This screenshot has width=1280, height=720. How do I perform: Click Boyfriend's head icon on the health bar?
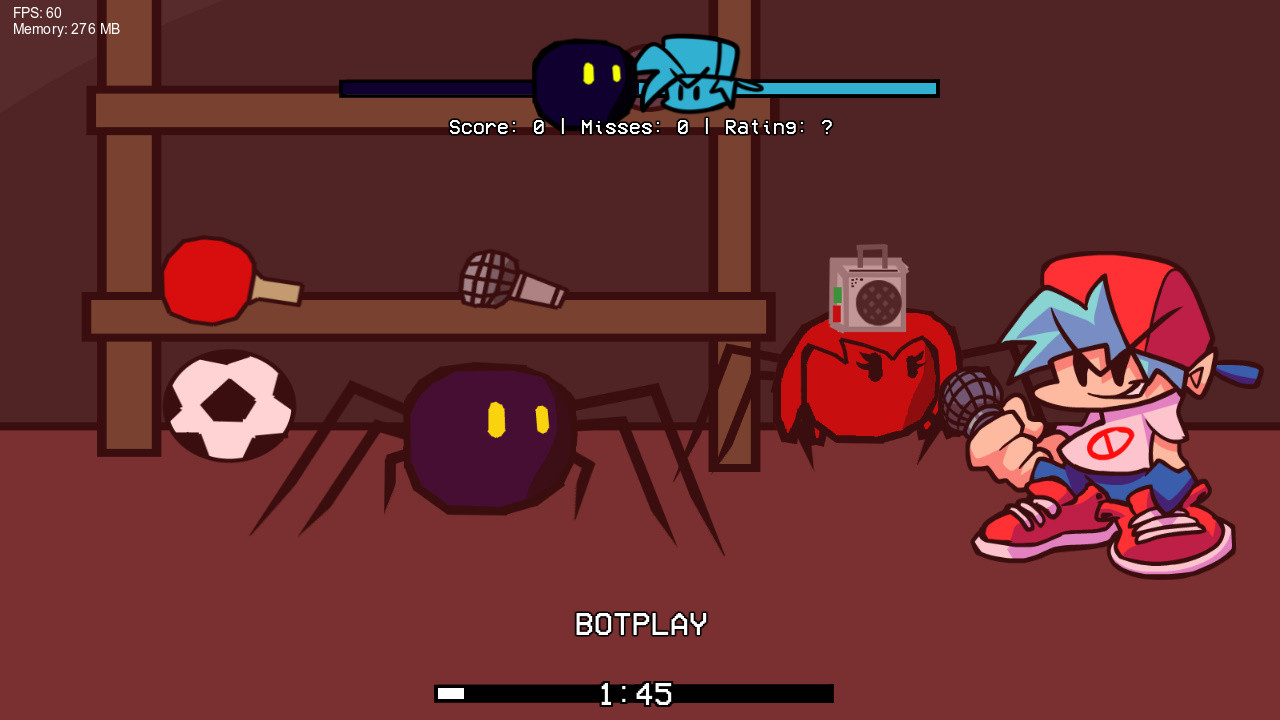tap(690, 75)
